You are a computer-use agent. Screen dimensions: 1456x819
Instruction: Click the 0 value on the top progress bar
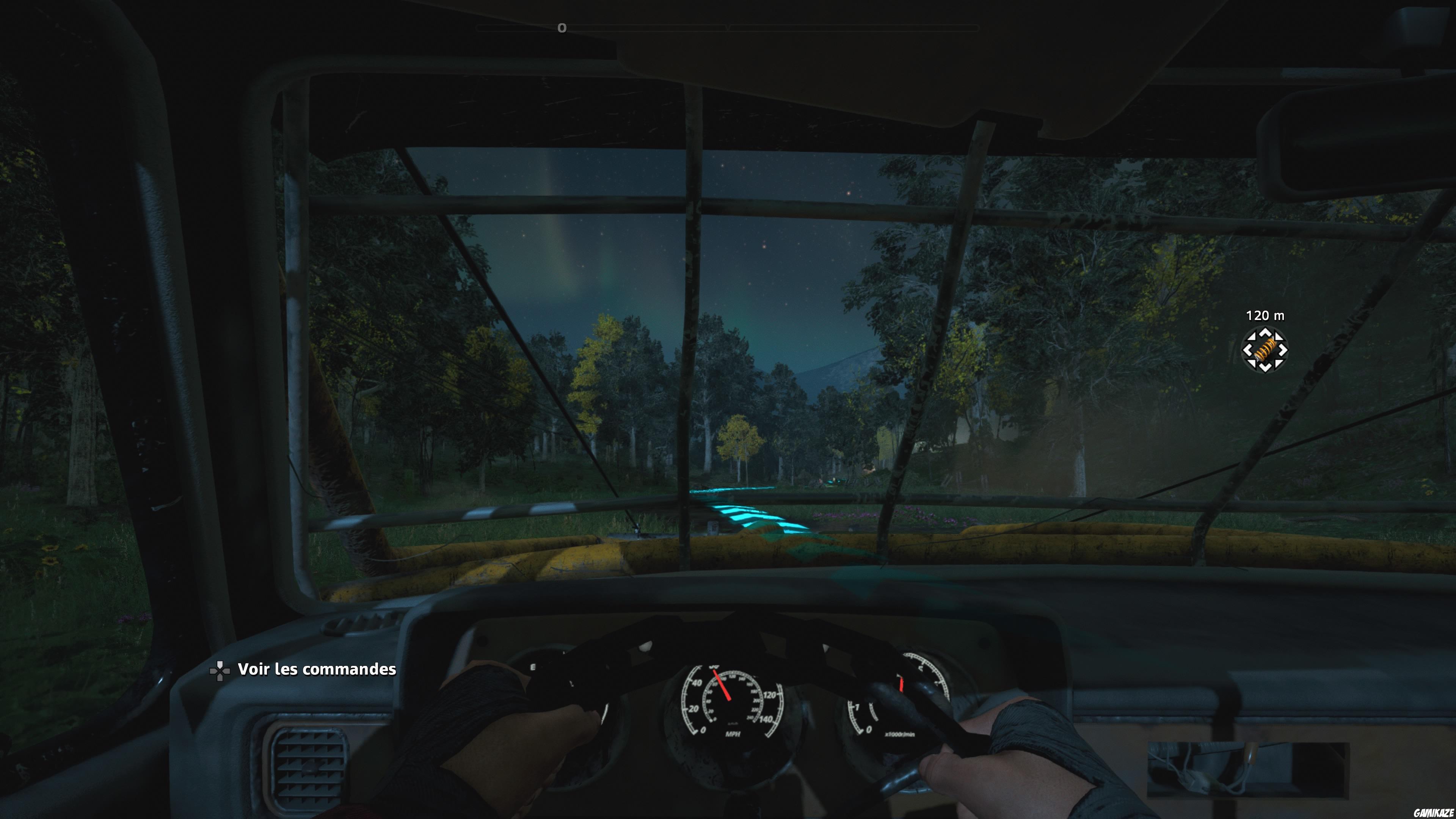coord(561,27)
